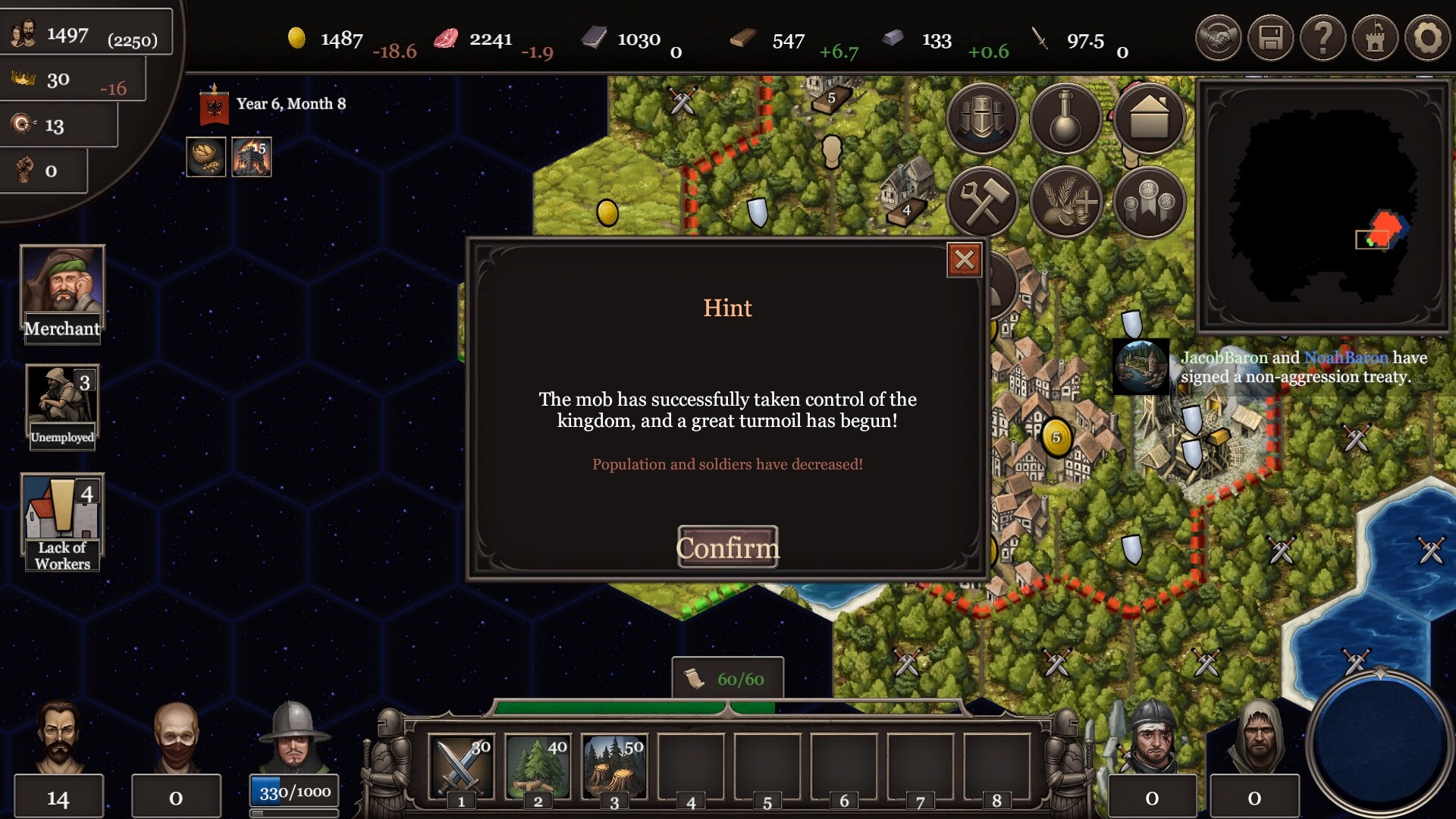The height and width of the screenshot is (819, 1456).
Task: Open the diplomacy handshake panel
Action: pos(1218,38)
